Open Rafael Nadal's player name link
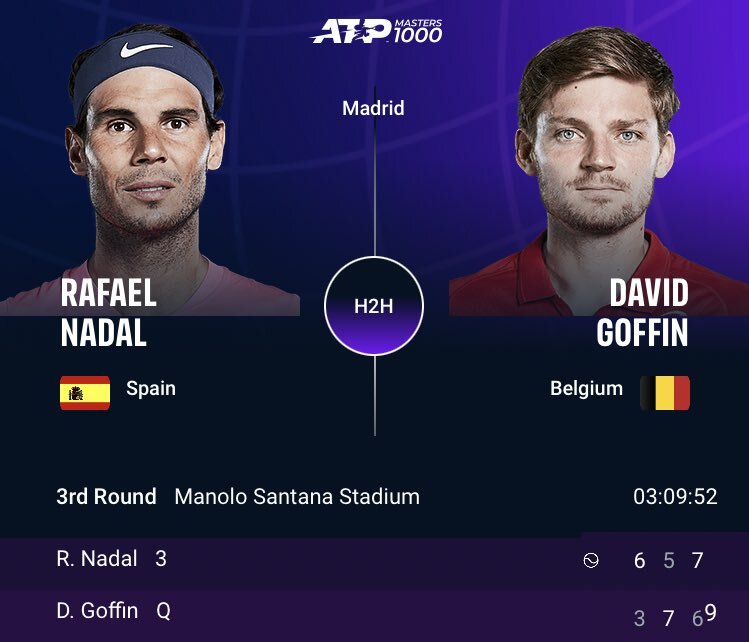The image size is (749, 642). click(x=108, y=312)
